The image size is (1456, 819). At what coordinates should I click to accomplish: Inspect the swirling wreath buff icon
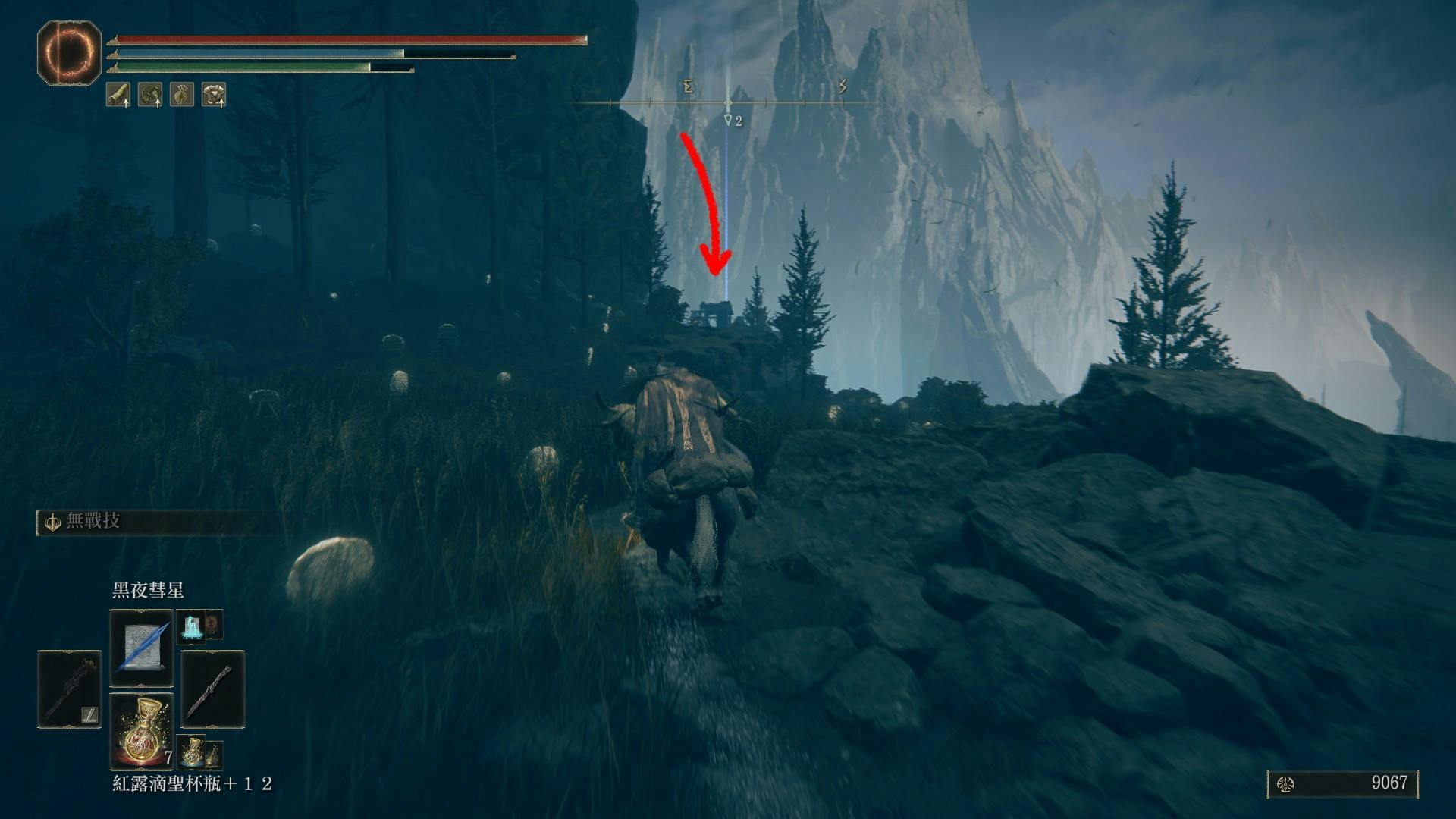pyautogui.click(x=150, y=95)
